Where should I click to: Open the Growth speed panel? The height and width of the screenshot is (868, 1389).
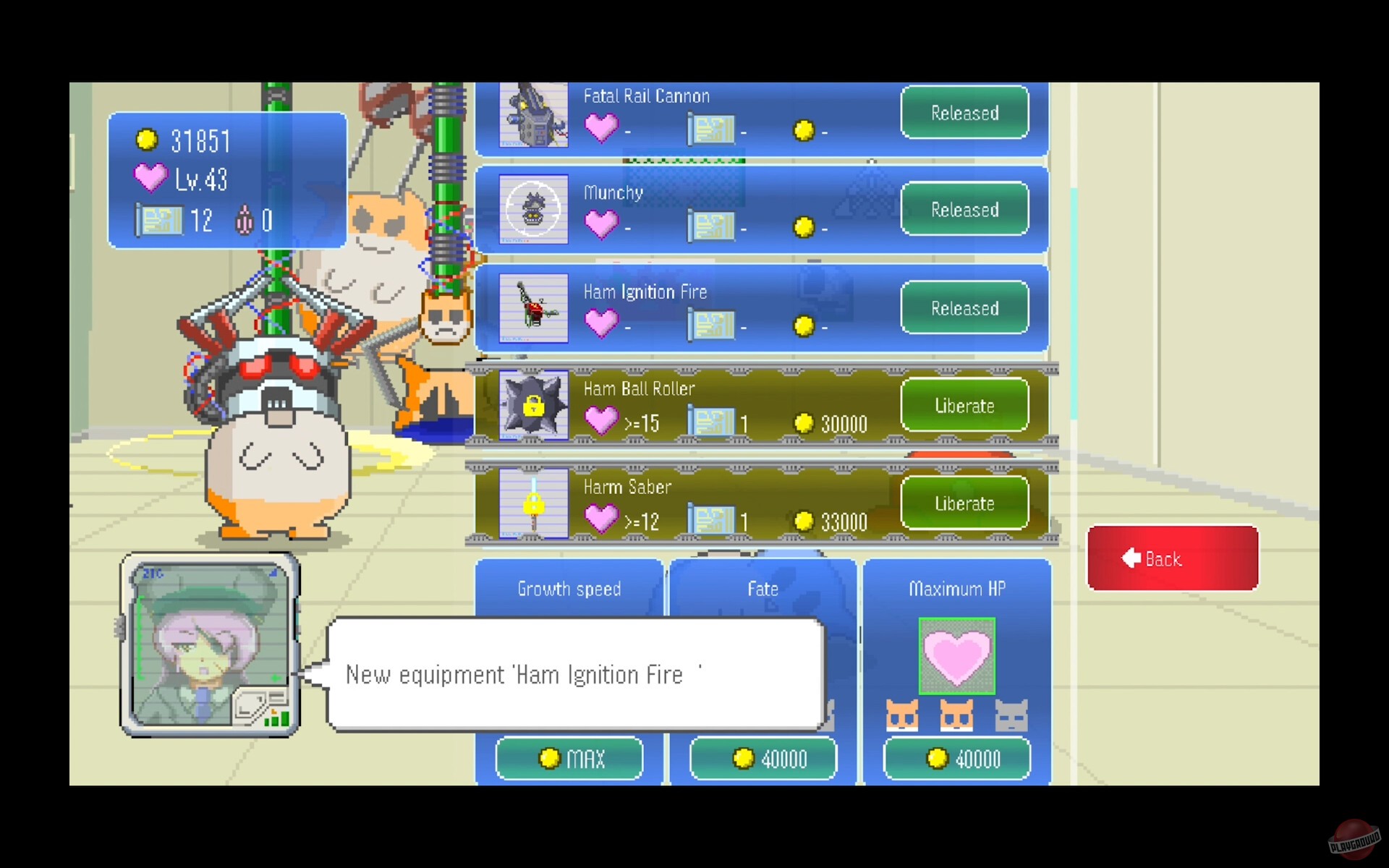tap(568, 589)
